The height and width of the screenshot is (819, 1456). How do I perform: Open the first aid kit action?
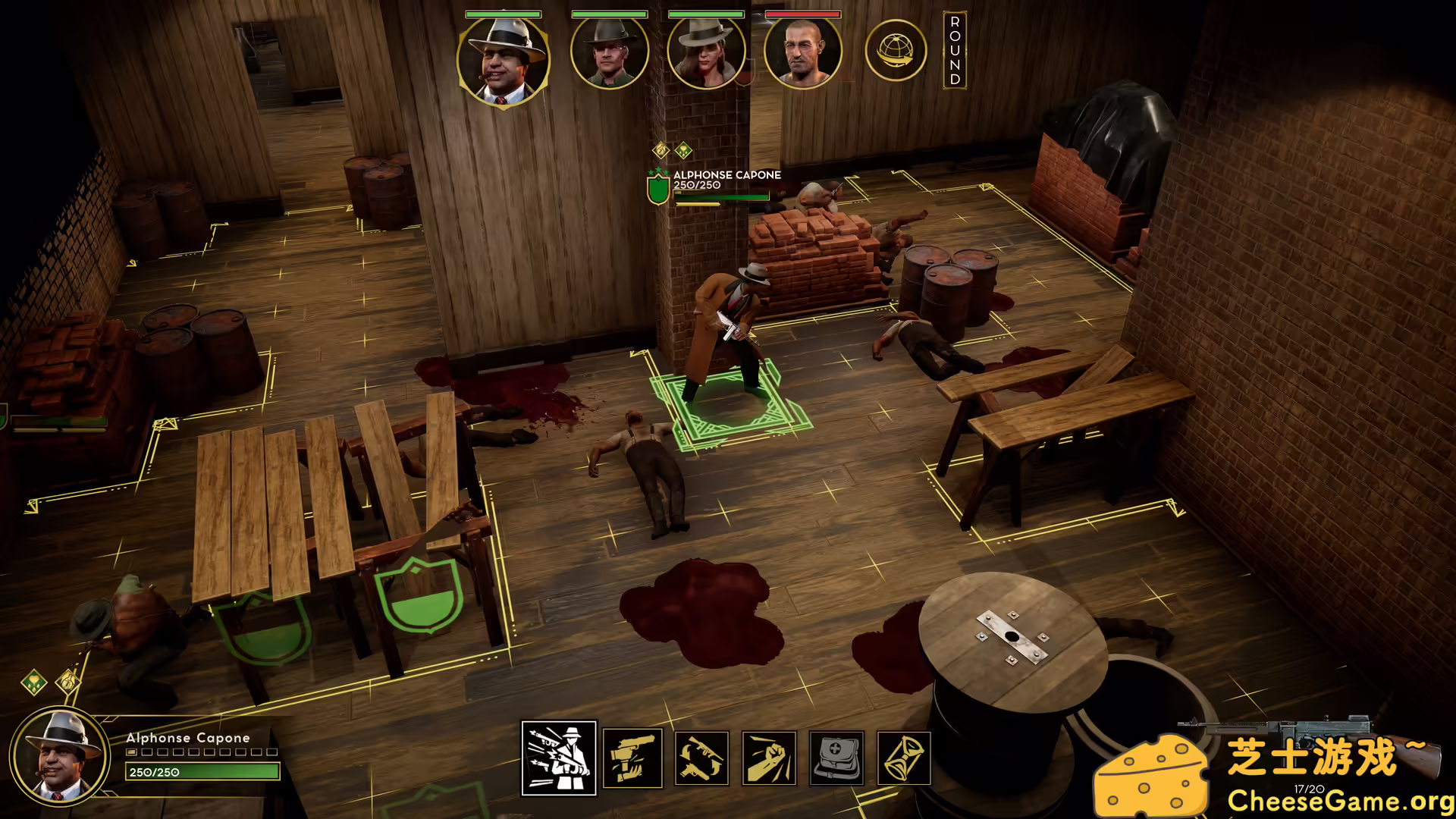837,760
